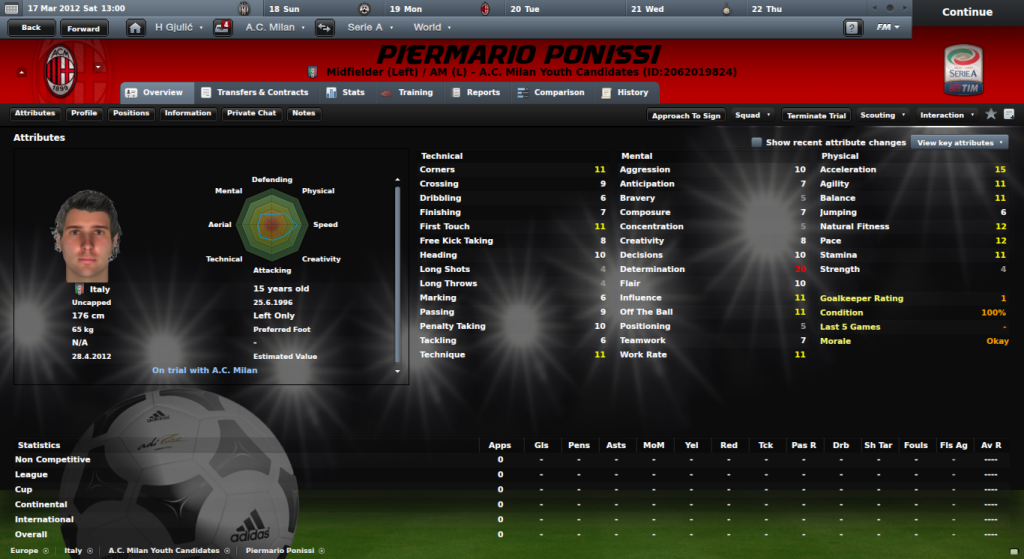The image size is (1024, 559).
Task: Open Private Chat with player
Action: [x=251, y=113]
